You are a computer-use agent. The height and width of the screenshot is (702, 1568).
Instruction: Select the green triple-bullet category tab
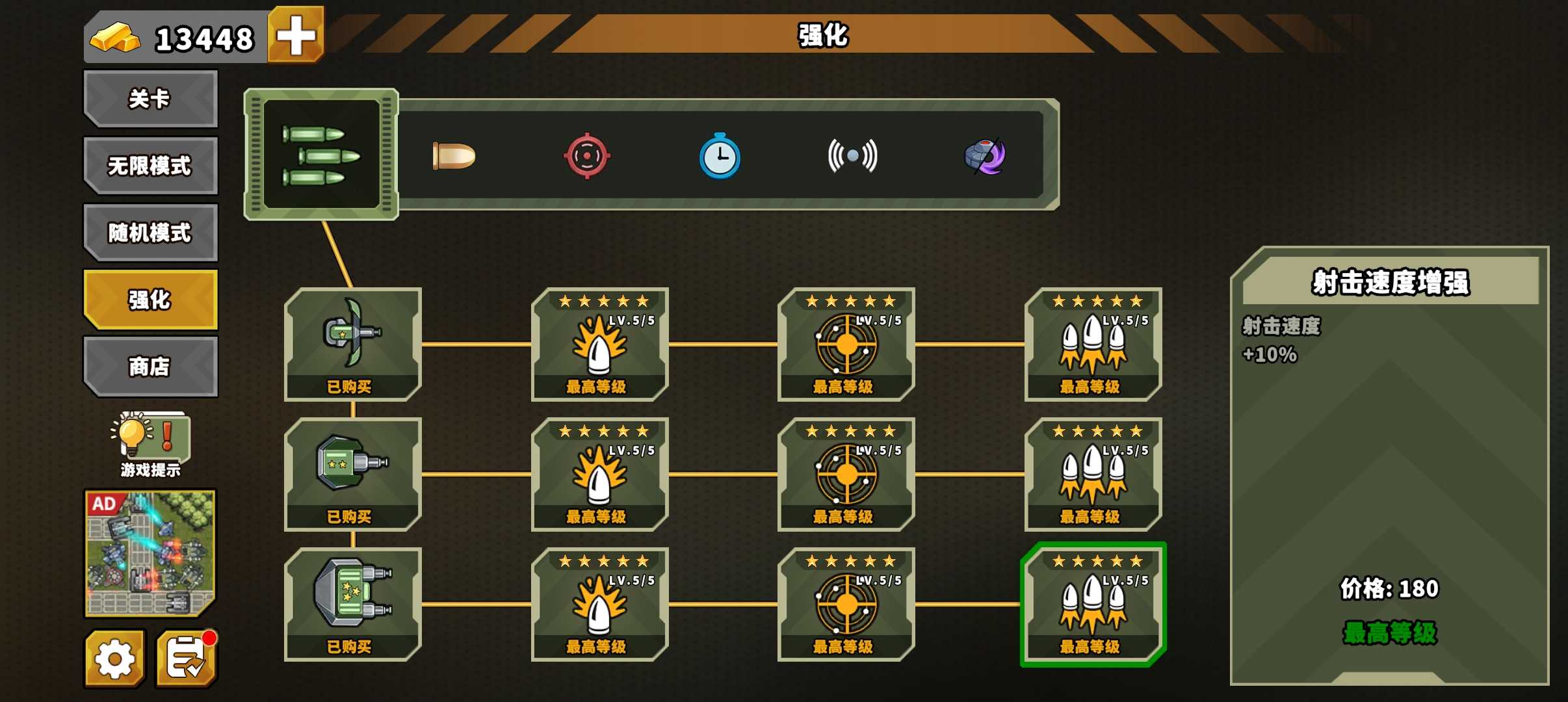coord(321,155)
